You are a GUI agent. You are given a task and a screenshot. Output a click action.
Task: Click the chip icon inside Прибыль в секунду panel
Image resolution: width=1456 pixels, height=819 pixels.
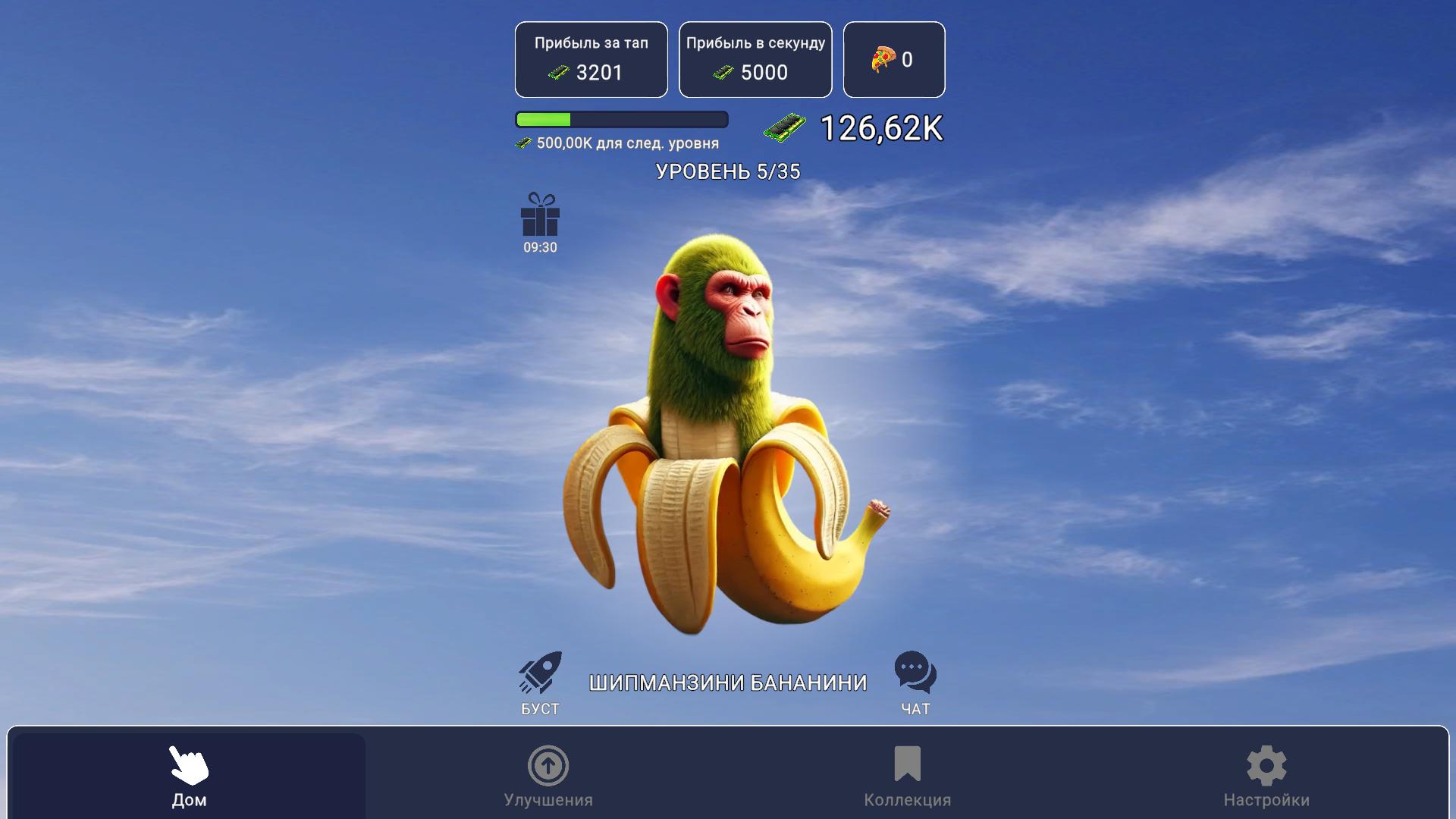721,73
